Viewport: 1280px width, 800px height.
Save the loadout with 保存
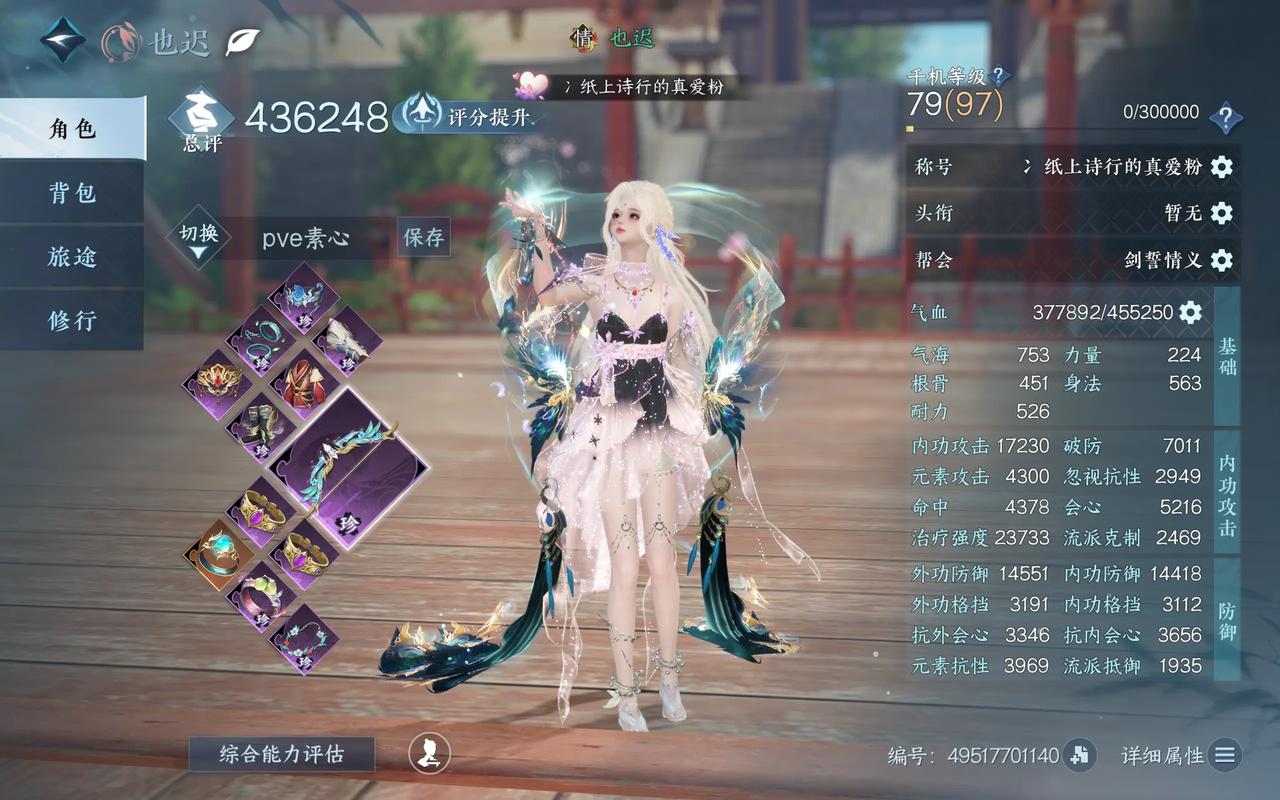coord(423,238)
